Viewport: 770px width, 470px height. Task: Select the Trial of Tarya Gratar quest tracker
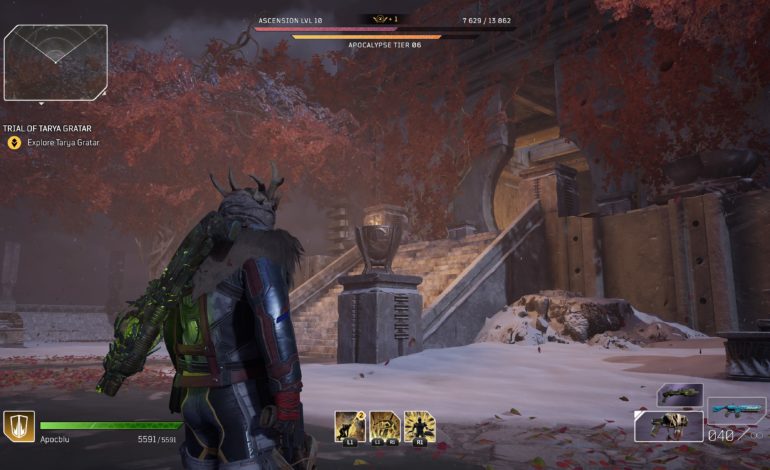tap(55, 128)
